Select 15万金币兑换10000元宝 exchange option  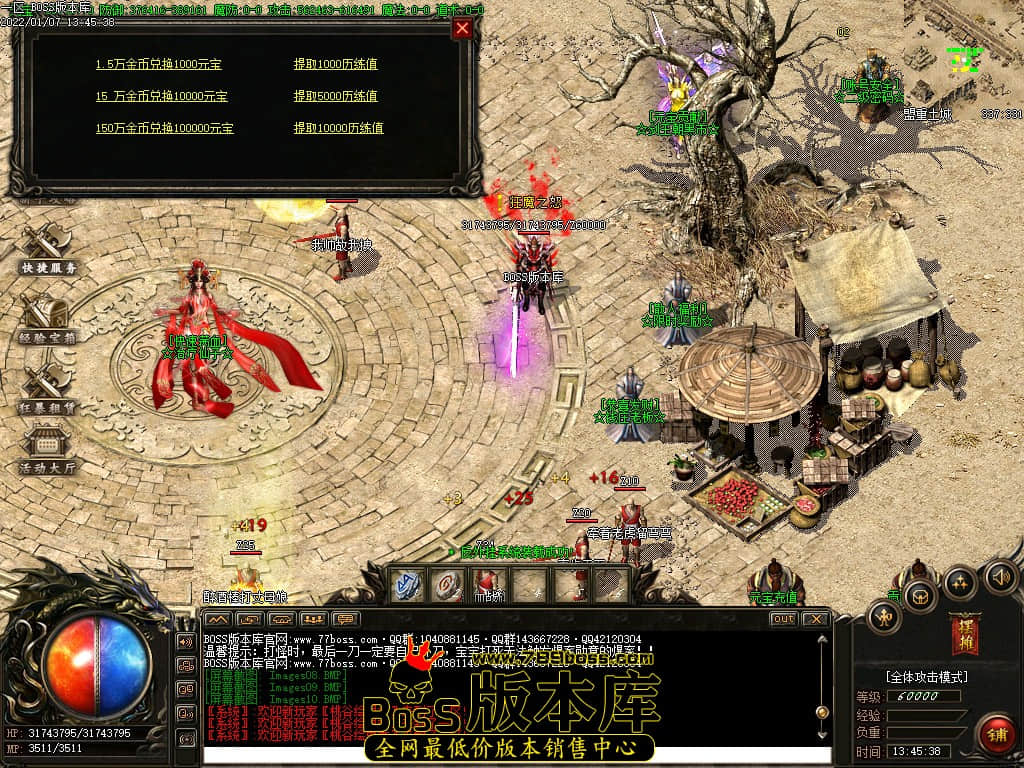(x=161, y=96)
